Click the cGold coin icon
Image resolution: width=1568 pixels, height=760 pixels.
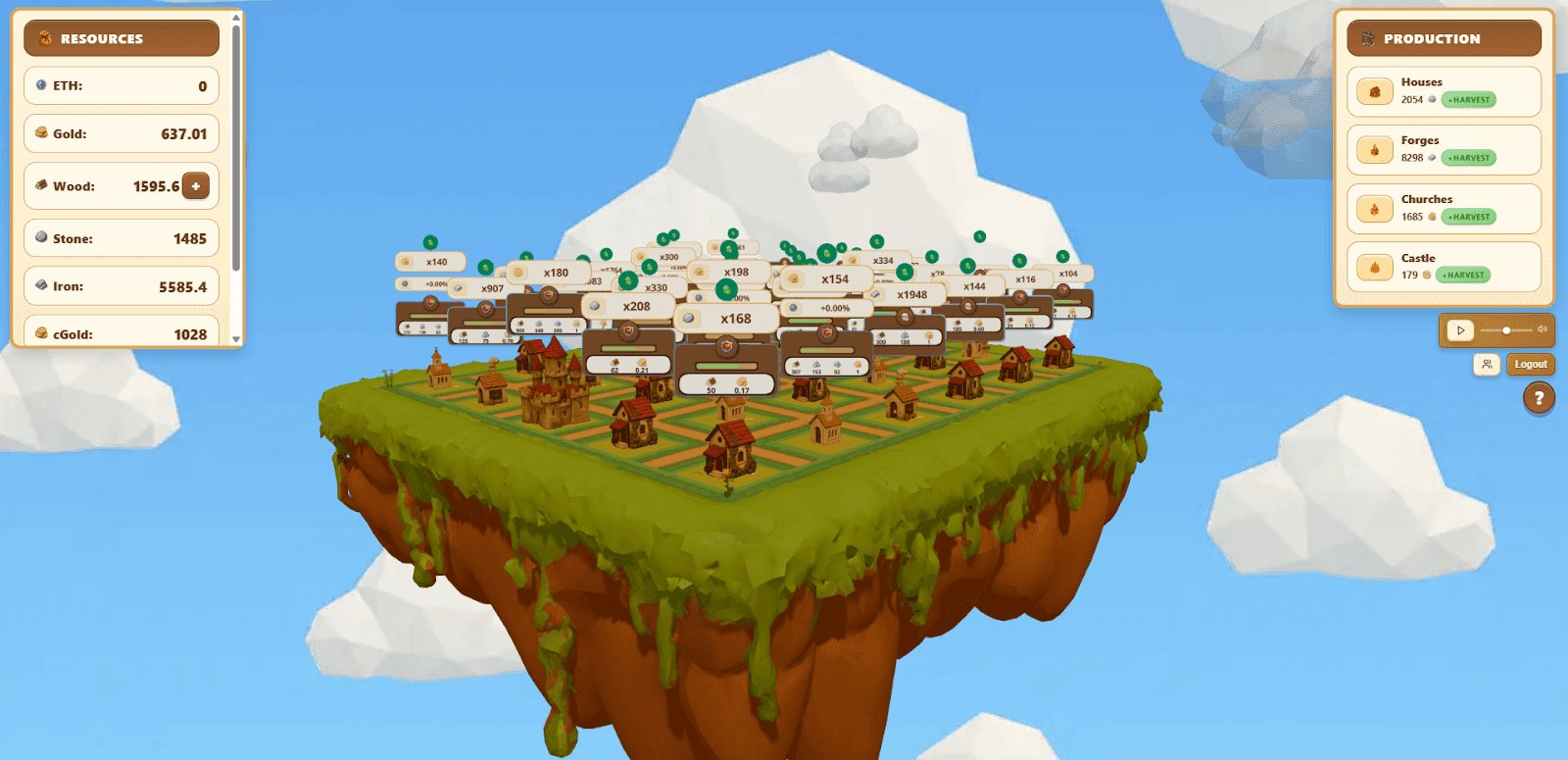(x=40, y=333)
